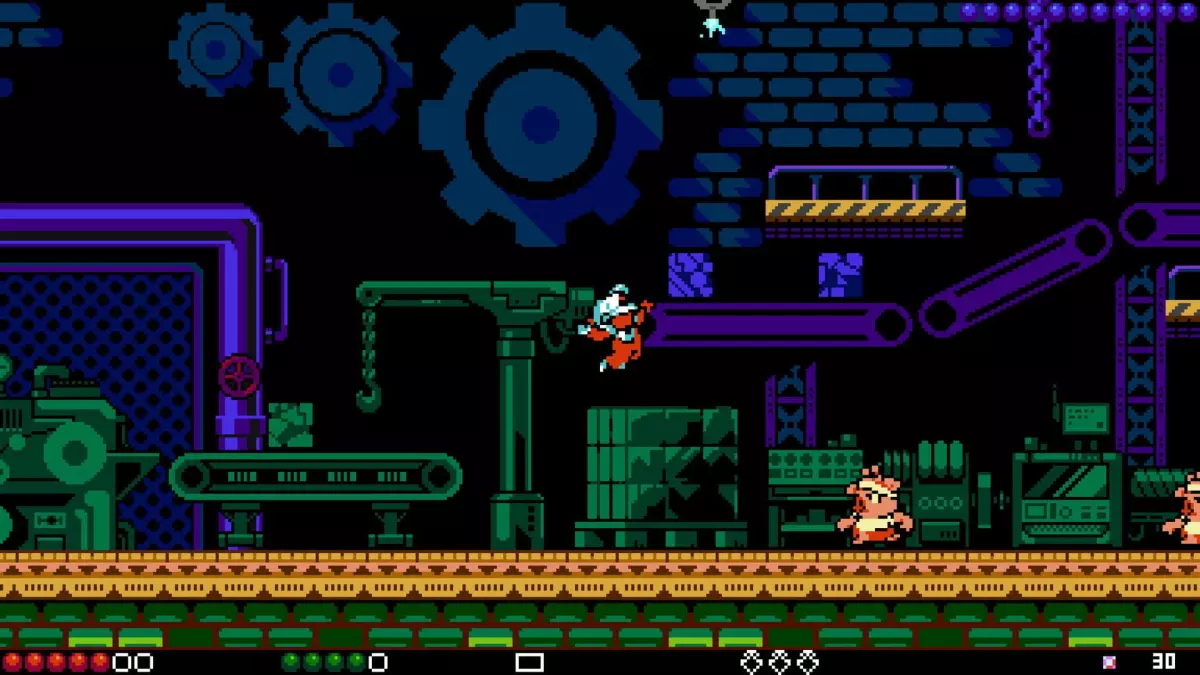Click the pink gem currency icon
Screen dimensions: 1200x675
[x=1109, y=662]
